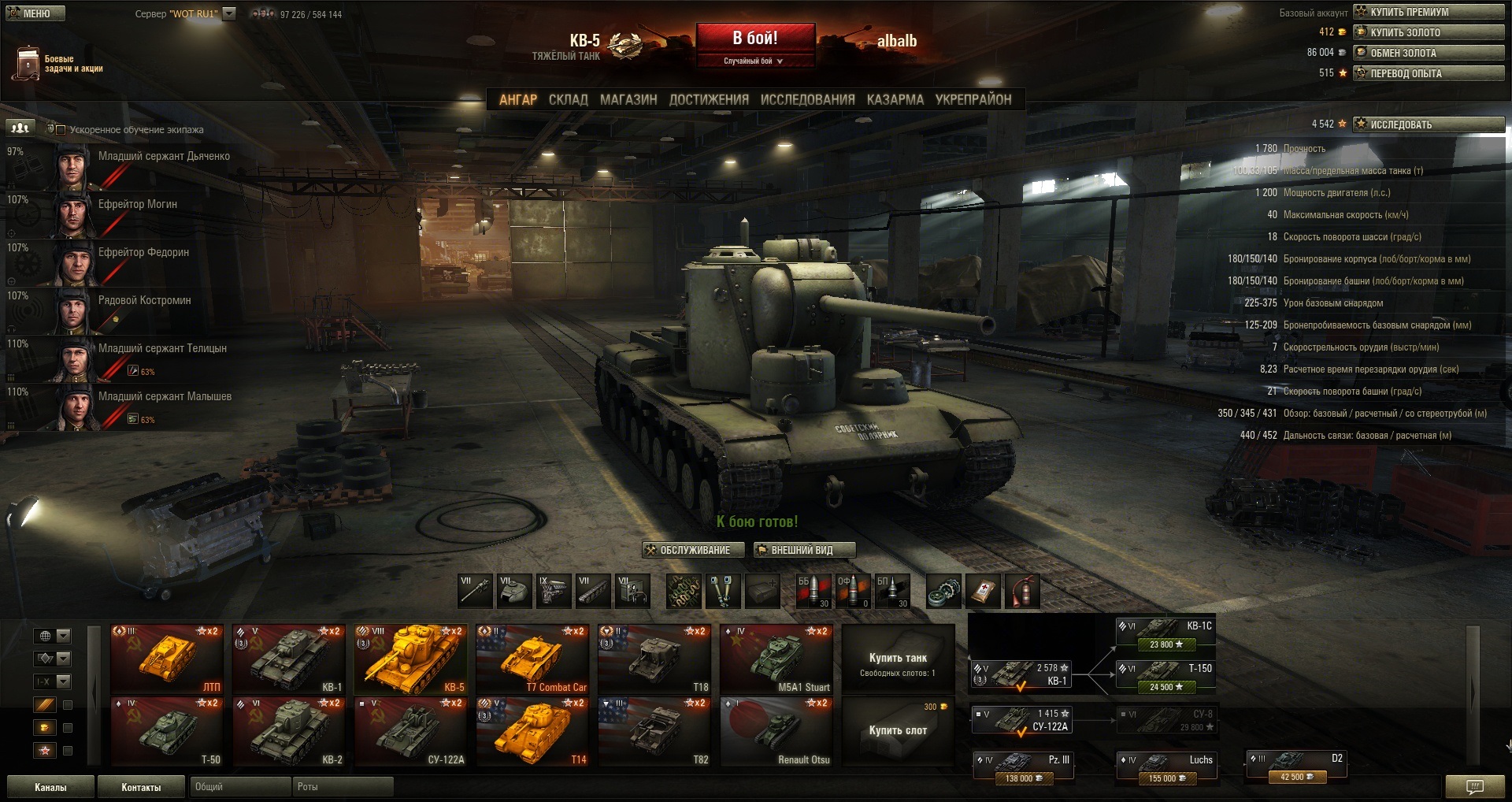This screenshot has width=1512, height=802.
Task: Show the ИССЛЕДОВАНИЯ tab
Action: [x=807, y=100]
